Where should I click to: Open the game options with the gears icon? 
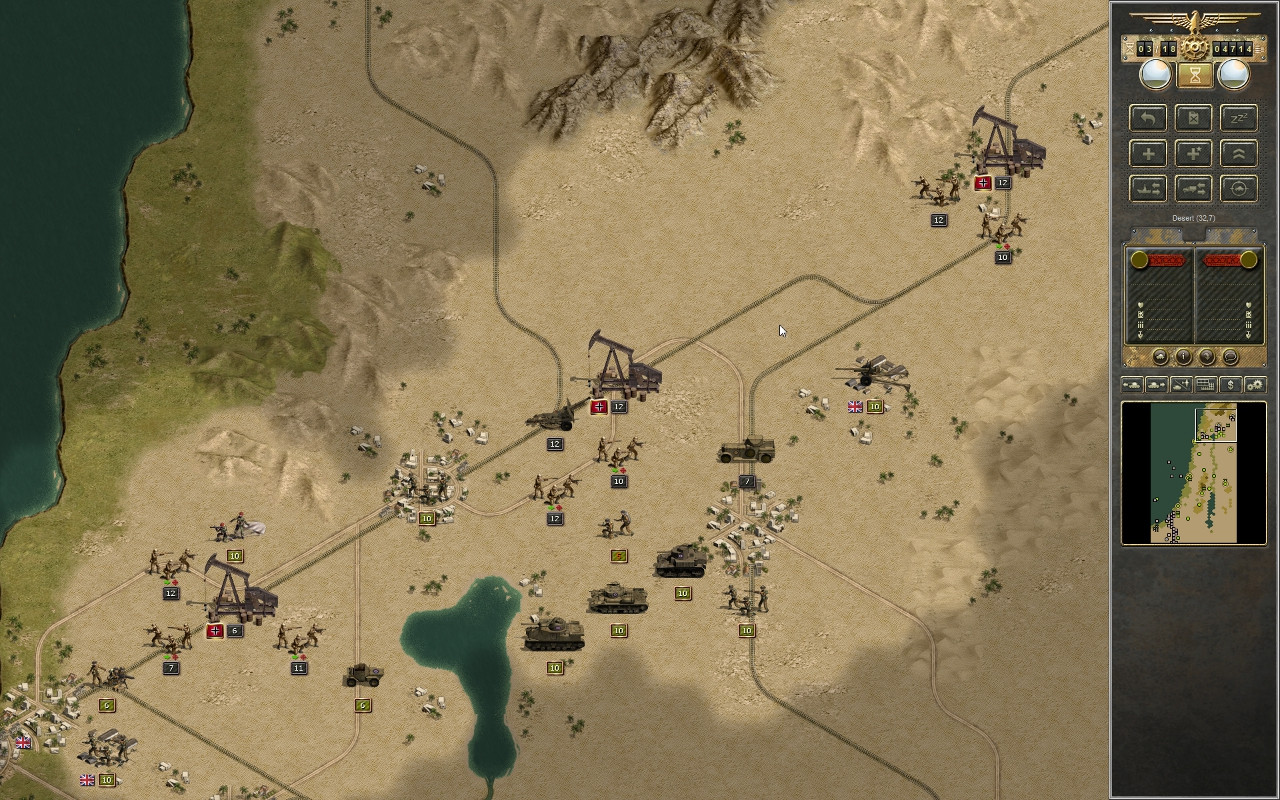[1255, 384]
